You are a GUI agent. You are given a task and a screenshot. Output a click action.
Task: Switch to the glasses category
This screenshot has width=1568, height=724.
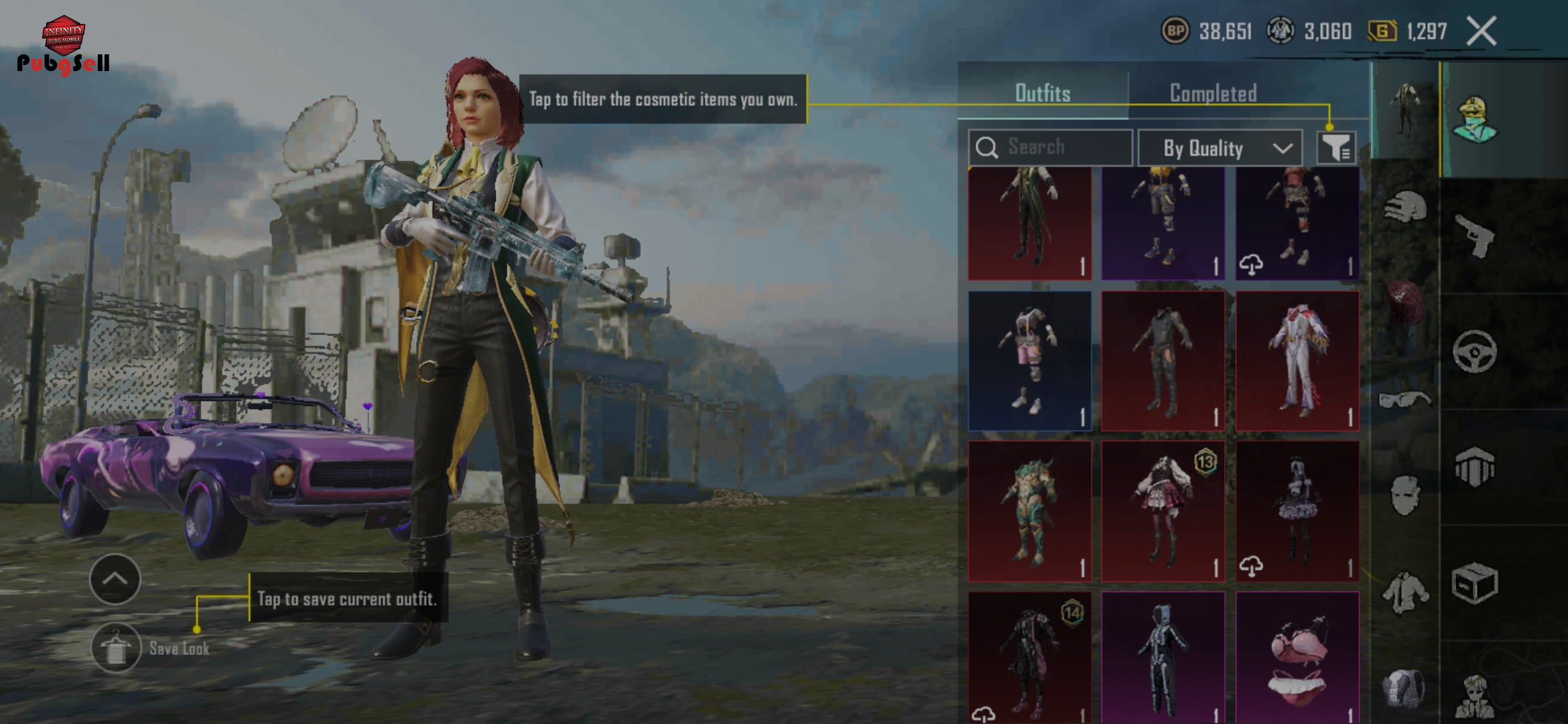[1404, 400]
